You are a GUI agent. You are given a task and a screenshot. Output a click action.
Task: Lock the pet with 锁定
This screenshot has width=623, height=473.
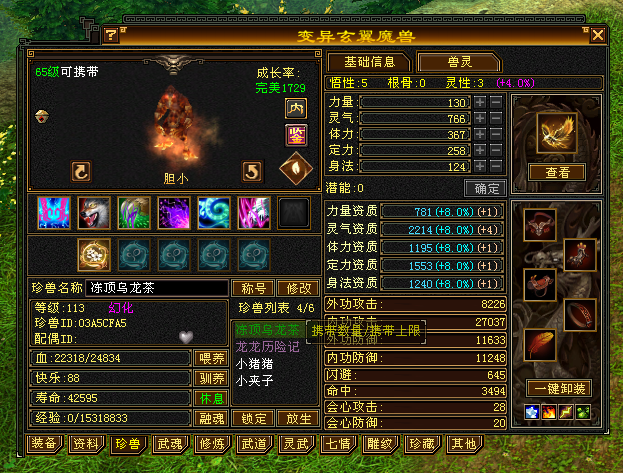coord(255,419)
